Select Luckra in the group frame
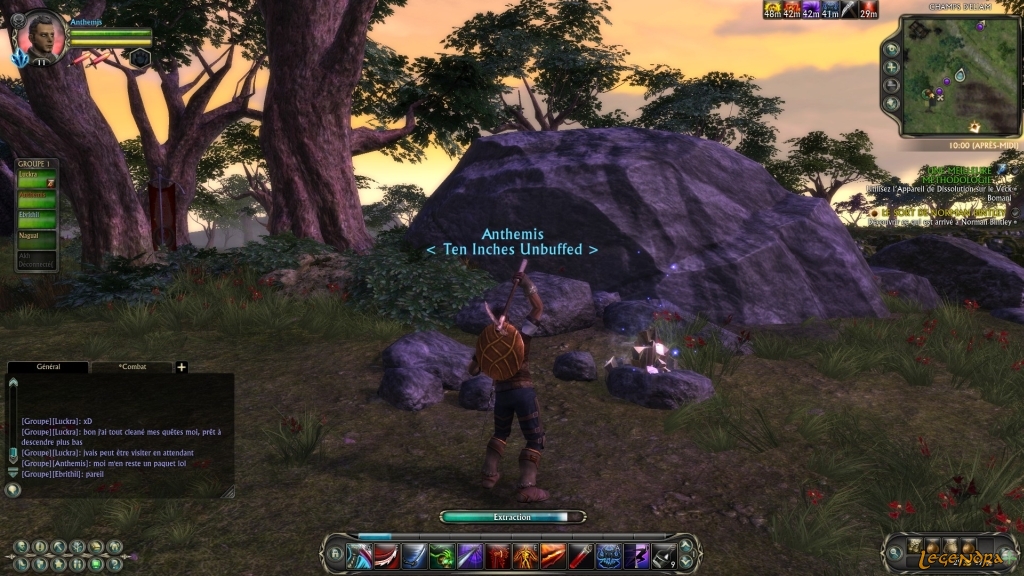Image resolution: width=1024 pixels, height=576 pixels. [x=36, y=176]
